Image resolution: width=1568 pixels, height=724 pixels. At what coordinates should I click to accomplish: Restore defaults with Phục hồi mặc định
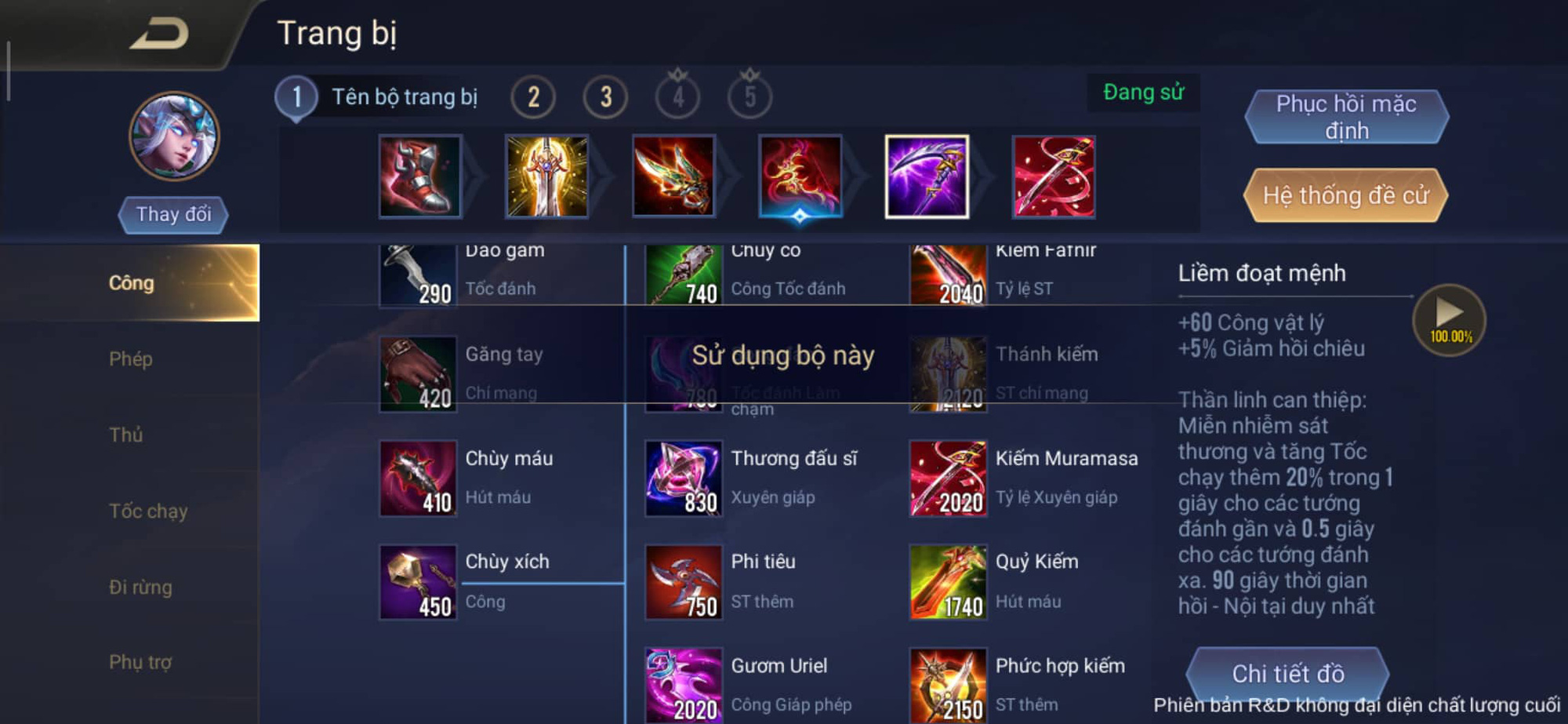pyautogui.click(x=1346, y=117)
